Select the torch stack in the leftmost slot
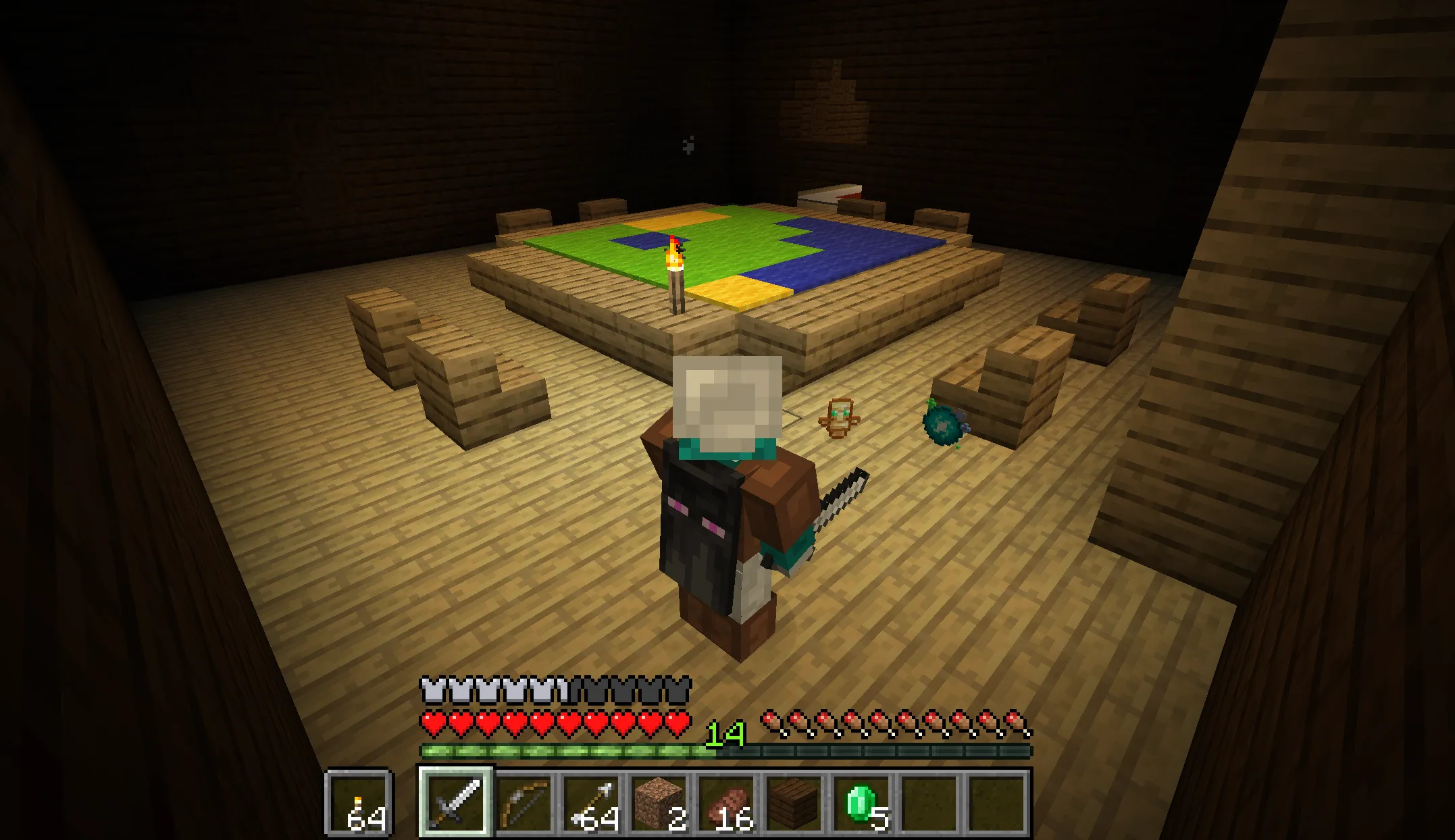The width and height of the screenshot is (1455, 840). pyautogui.click(x=360, y=798)
